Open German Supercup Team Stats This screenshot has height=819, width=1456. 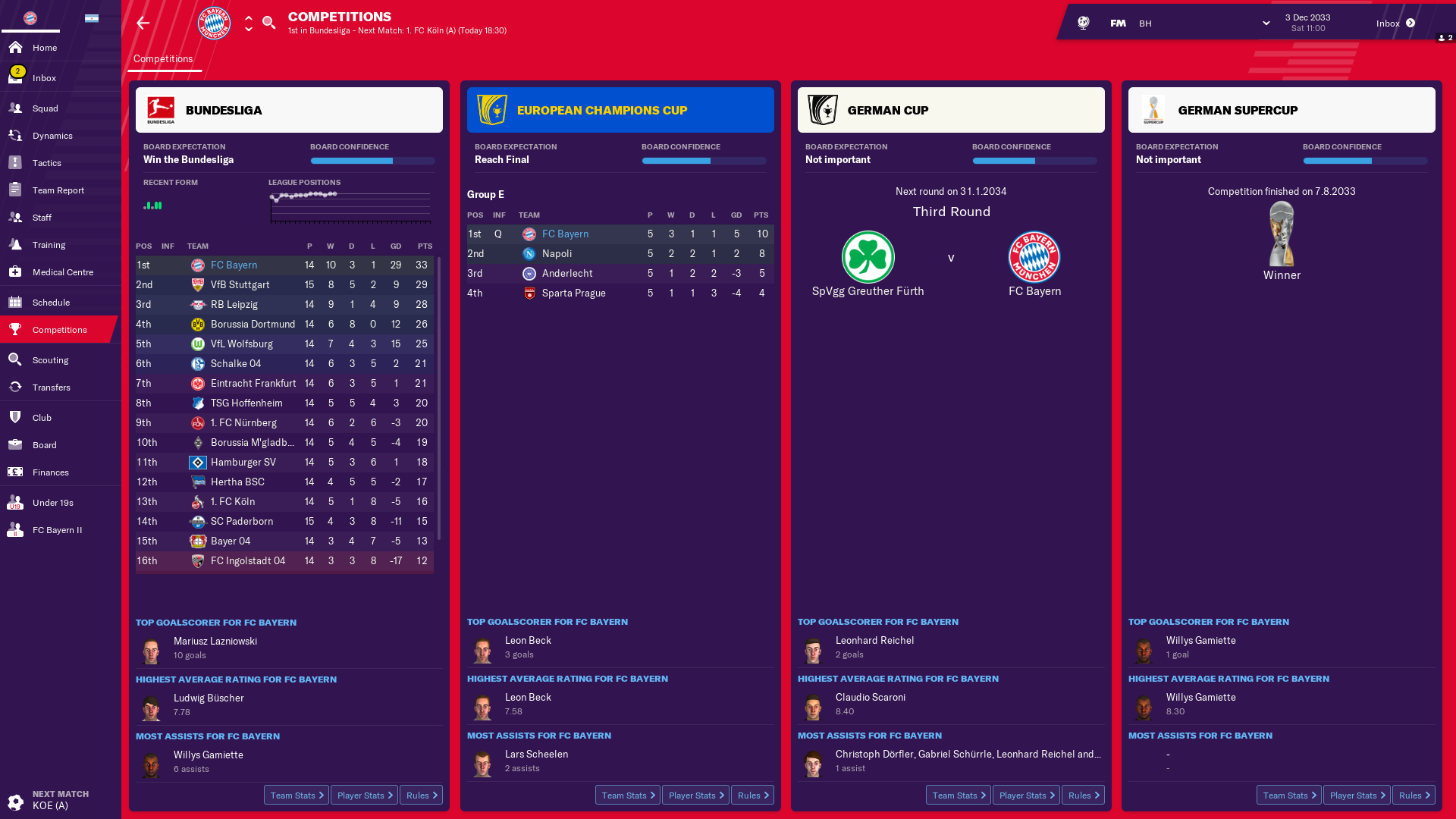[x=1288, y=795]
